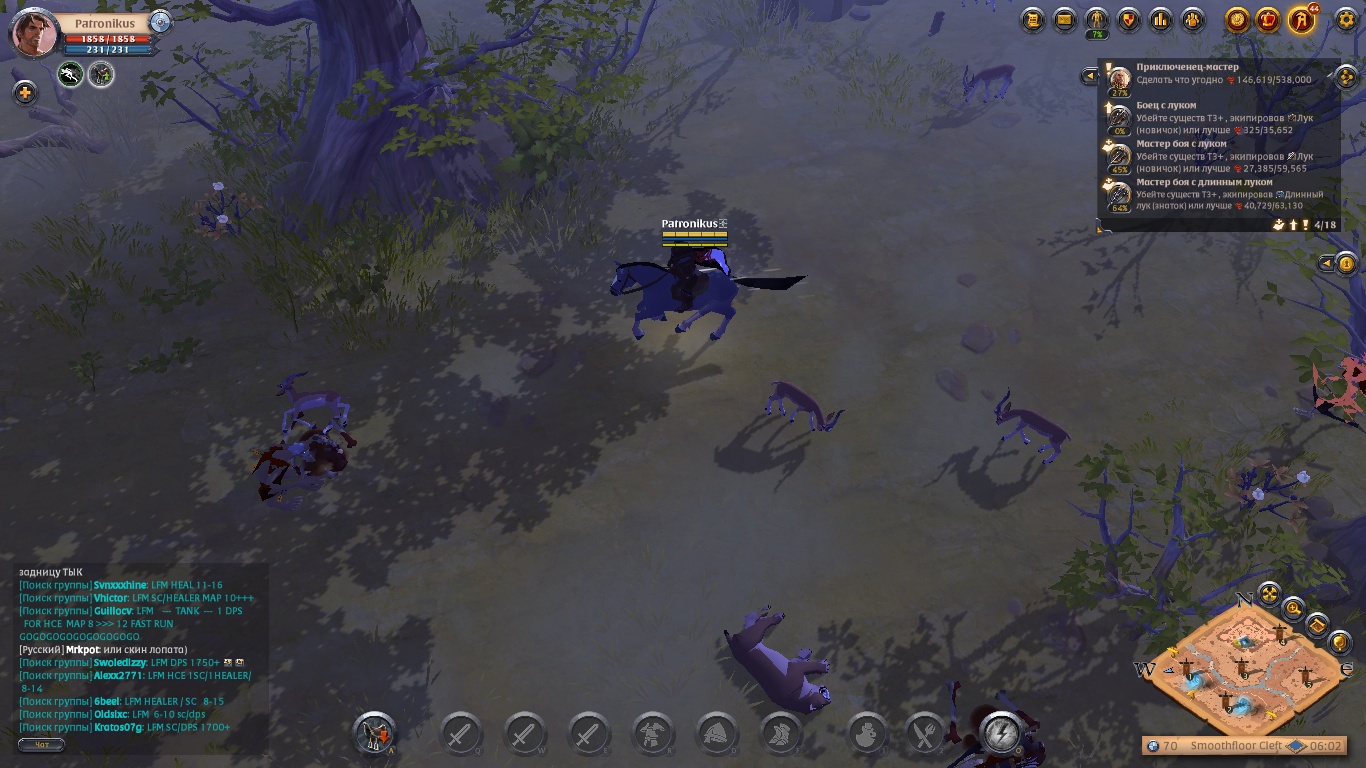Open the shield guild icon
The image size is (1366, 768).
tap(1129, 19)
